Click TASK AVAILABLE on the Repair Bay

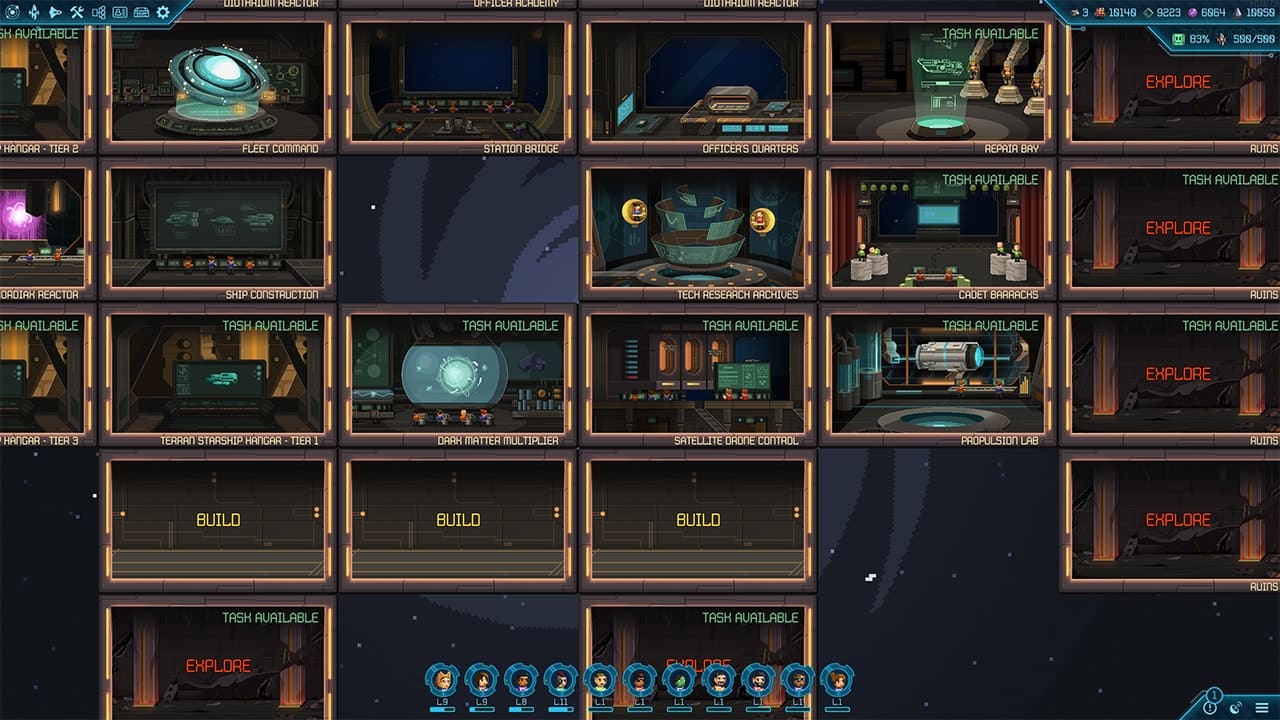point(990,31)
